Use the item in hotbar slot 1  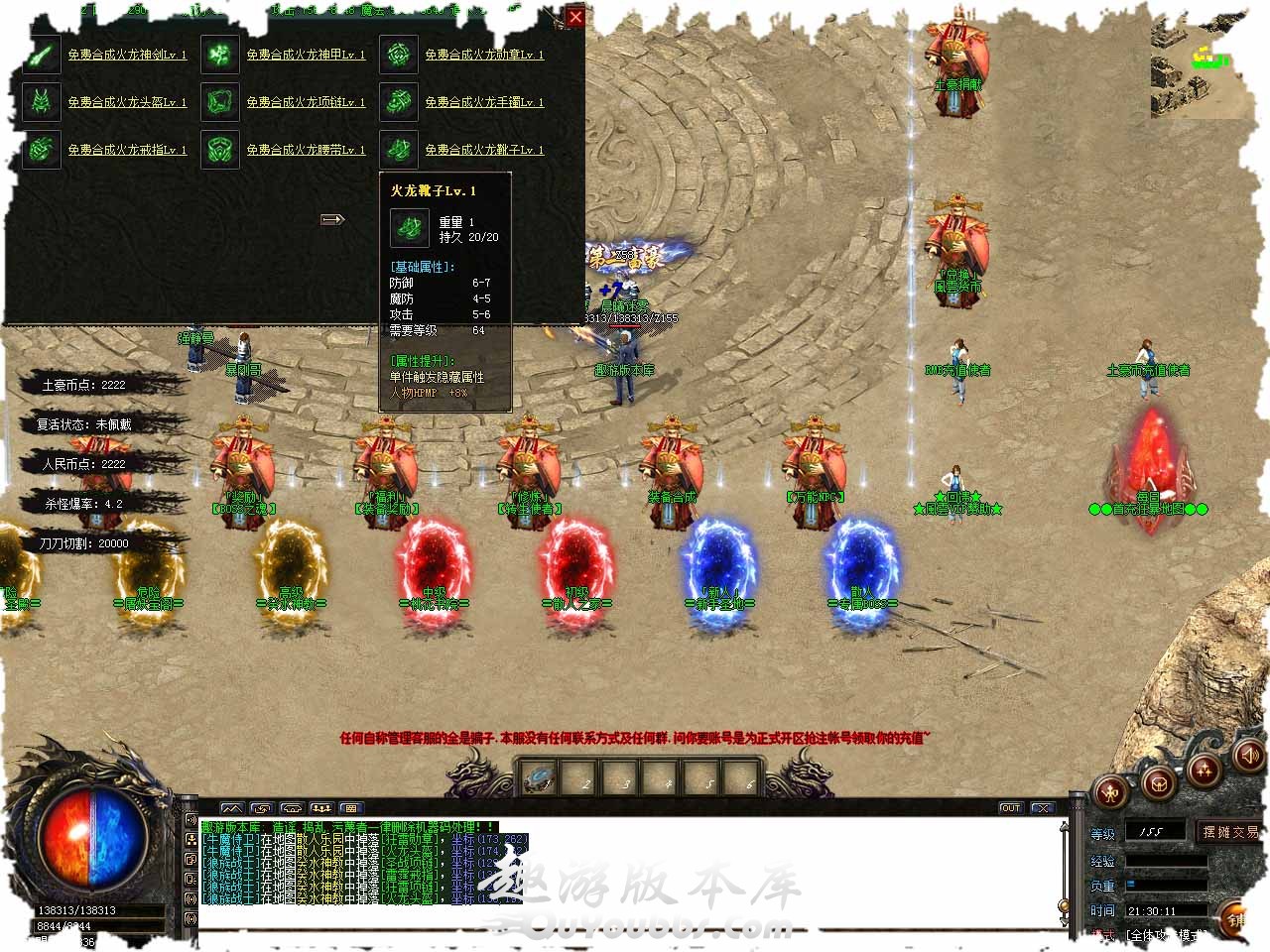click(x=540, y=776)
